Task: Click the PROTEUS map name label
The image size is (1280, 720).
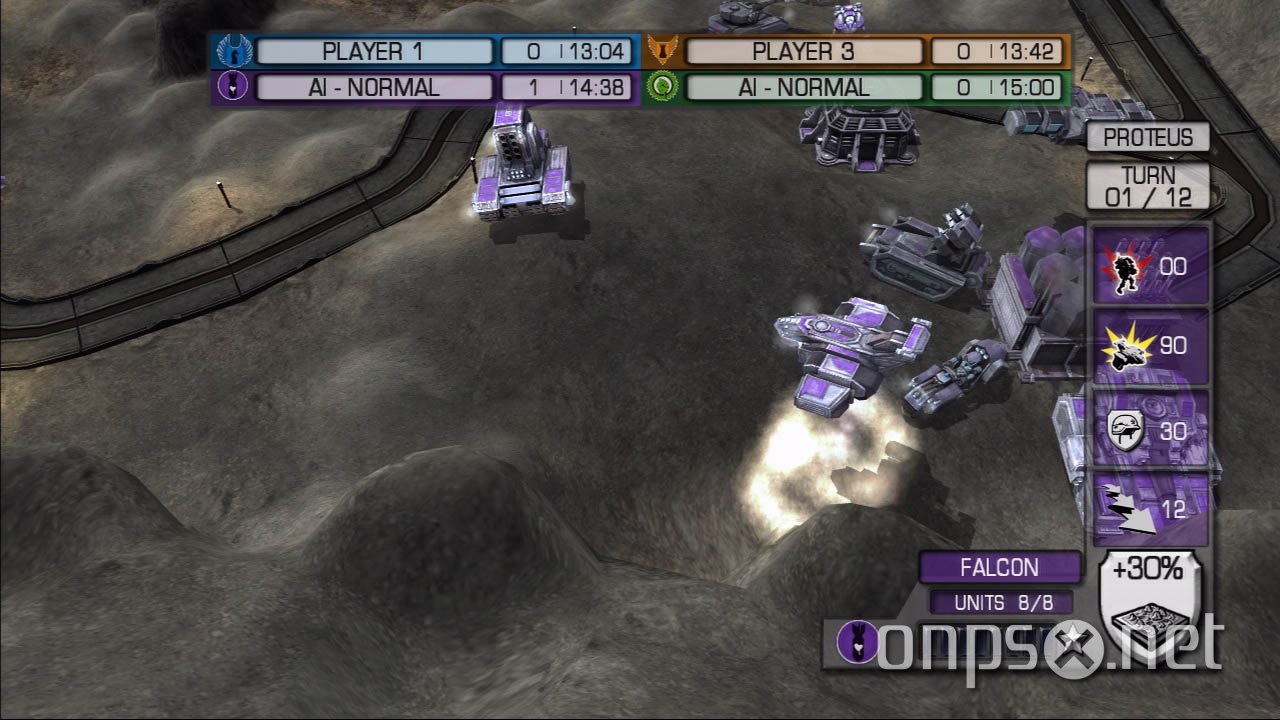Action: tap(1148, 137)
